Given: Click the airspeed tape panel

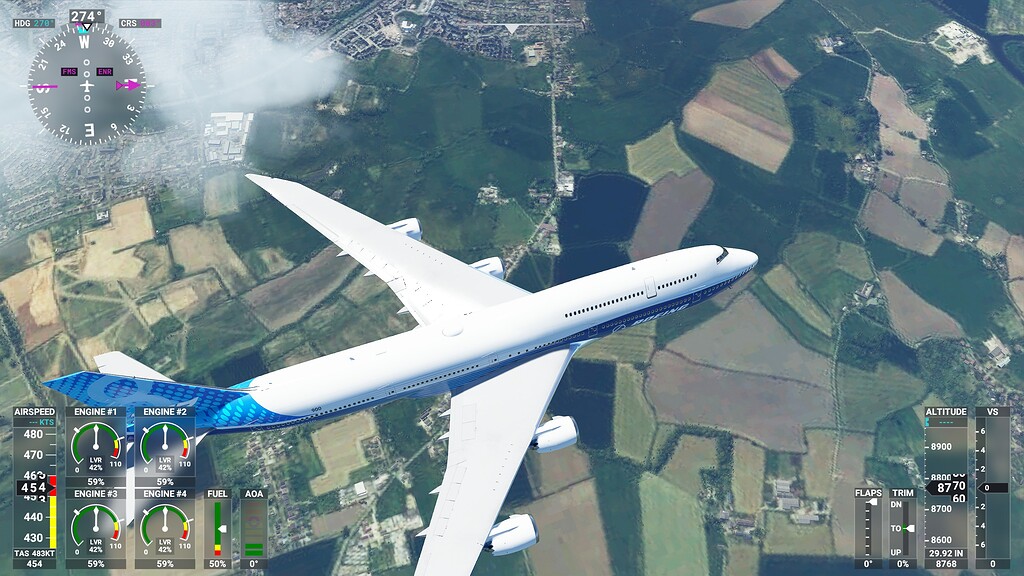Looking at the screenshot, I should coord(34,488).
